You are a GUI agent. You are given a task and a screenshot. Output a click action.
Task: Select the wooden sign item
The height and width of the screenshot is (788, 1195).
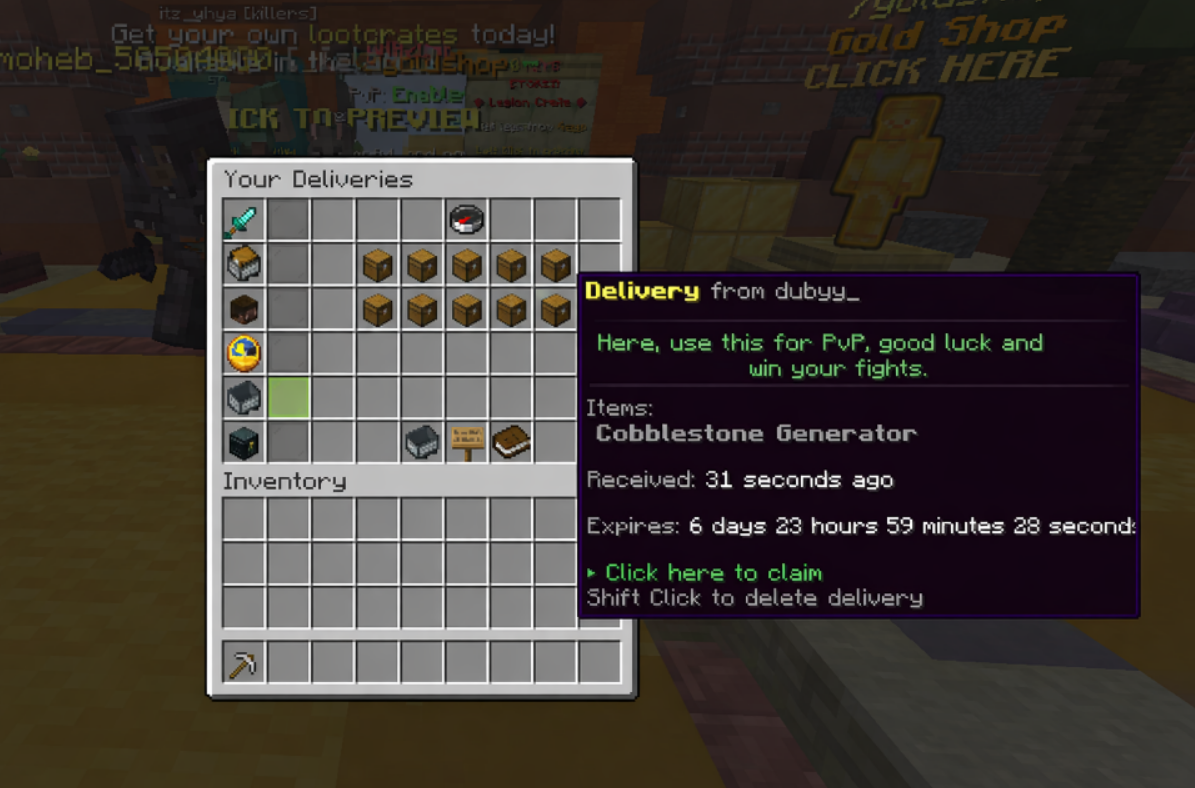(x=466, y=441)
